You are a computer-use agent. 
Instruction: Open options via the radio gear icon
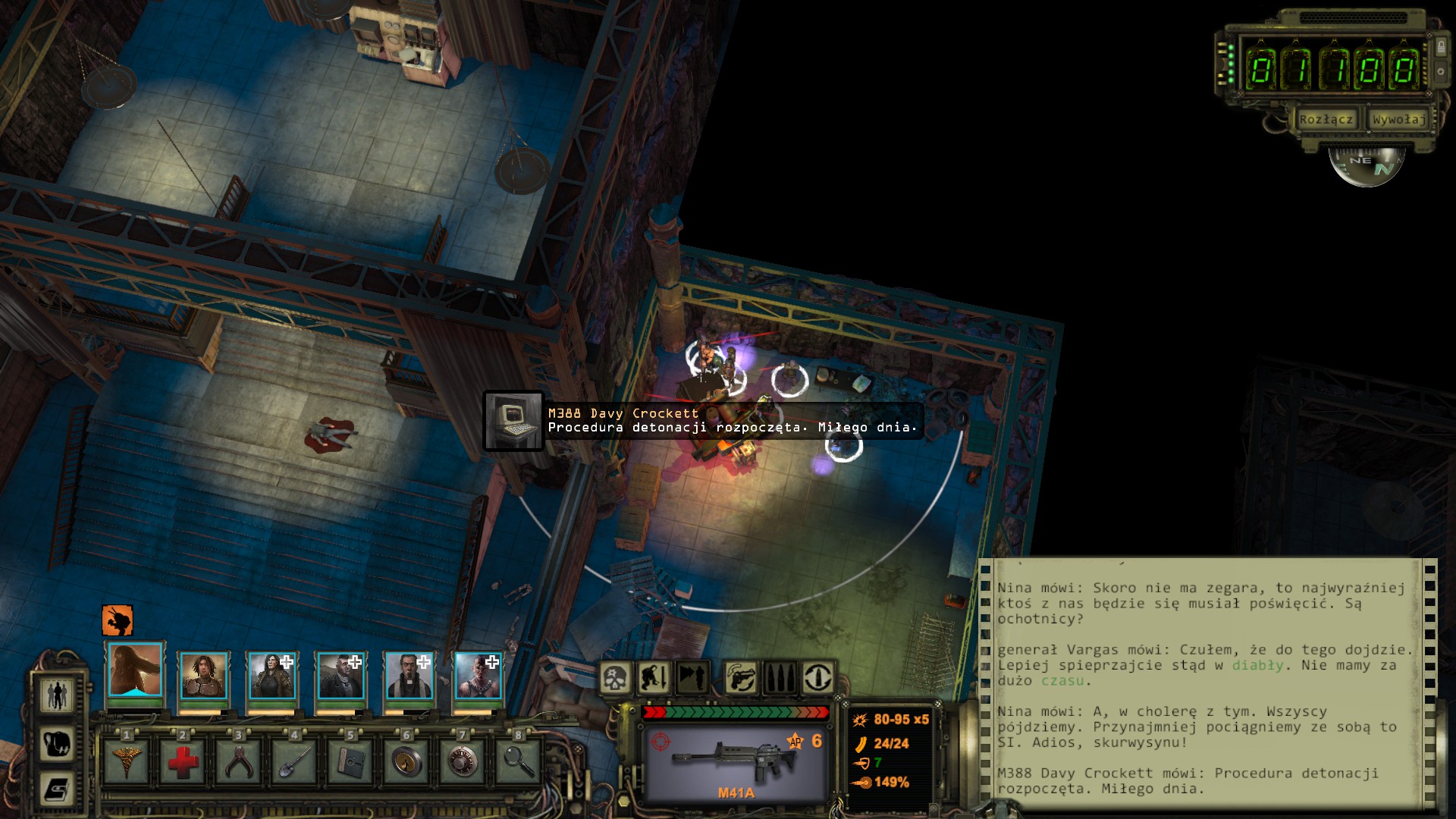(x=1441, y=72)
